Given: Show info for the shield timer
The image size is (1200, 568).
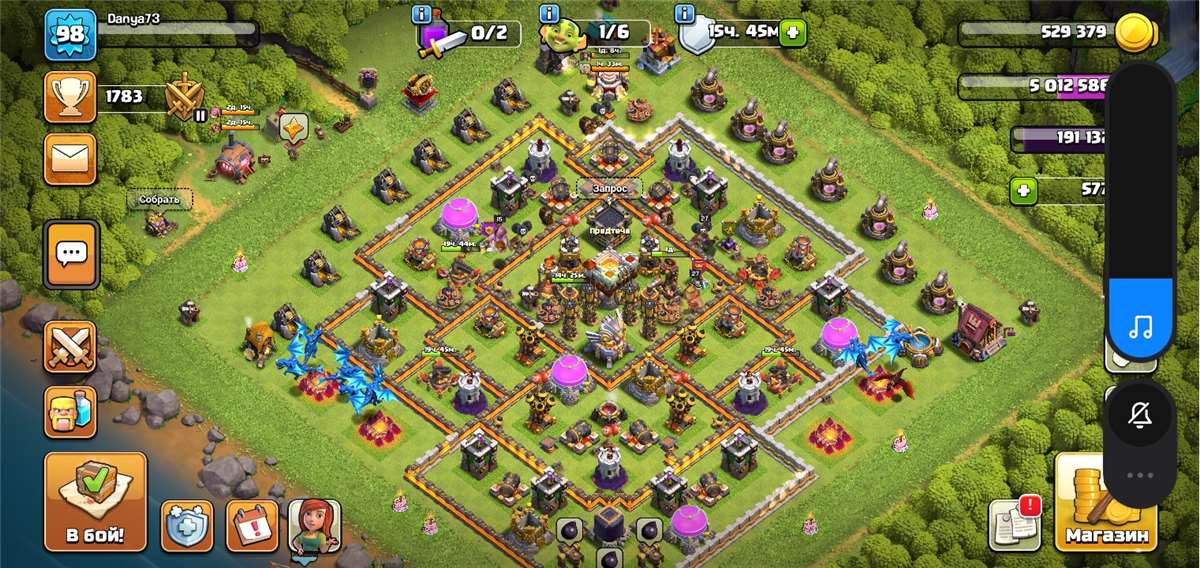Looking at the screenshot, I should 685,13.
